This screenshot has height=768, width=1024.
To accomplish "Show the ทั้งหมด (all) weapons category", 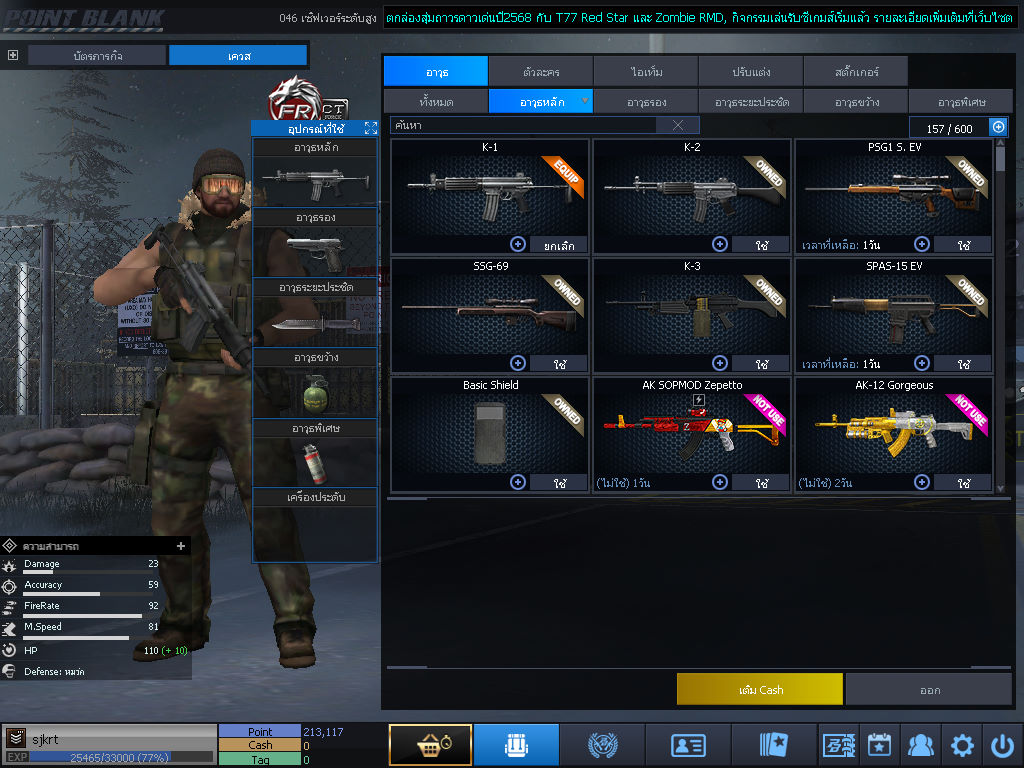I will point(435,102).
